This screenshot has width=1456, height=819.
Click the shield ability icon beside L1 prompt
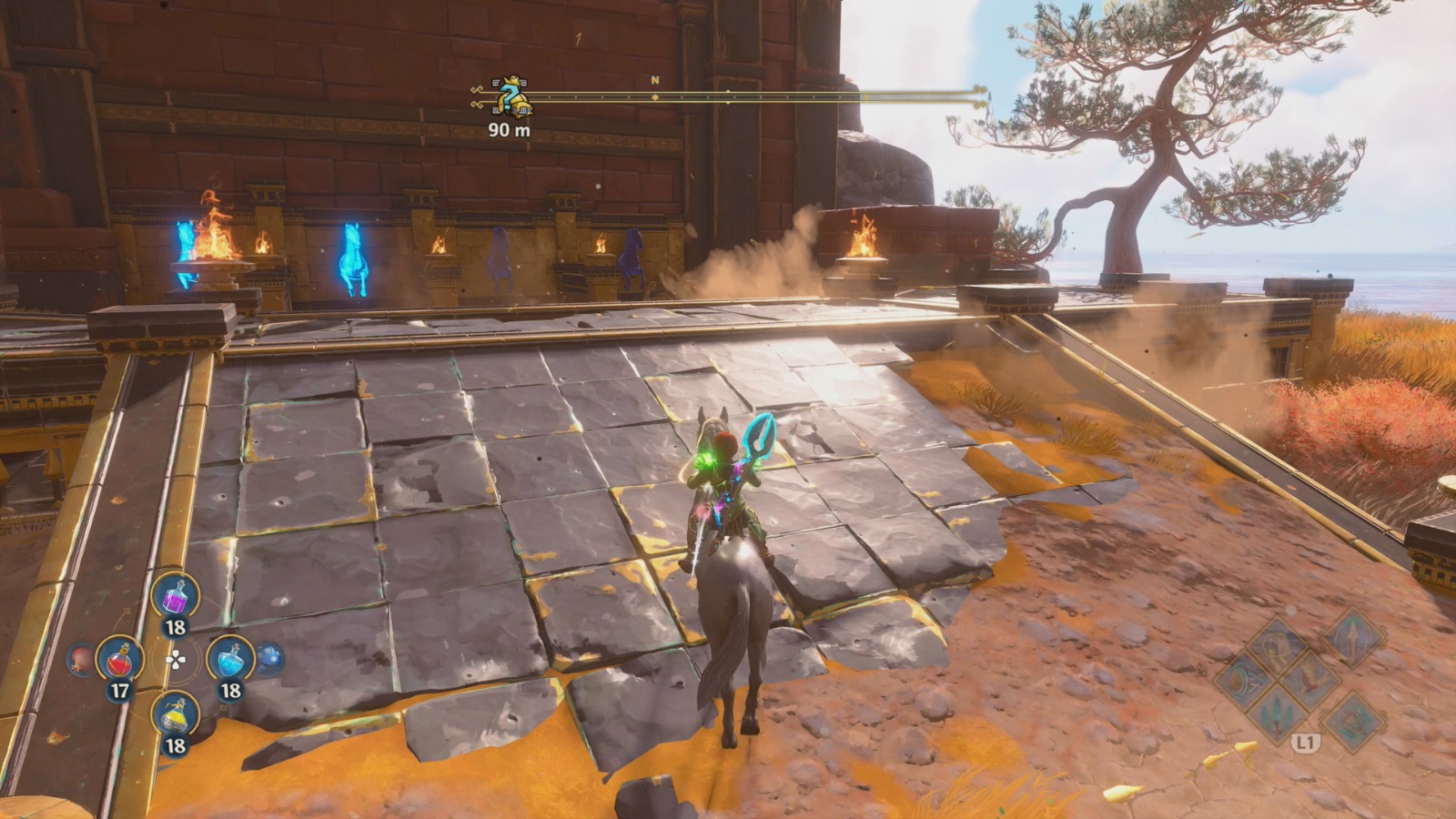[1354, 723]
